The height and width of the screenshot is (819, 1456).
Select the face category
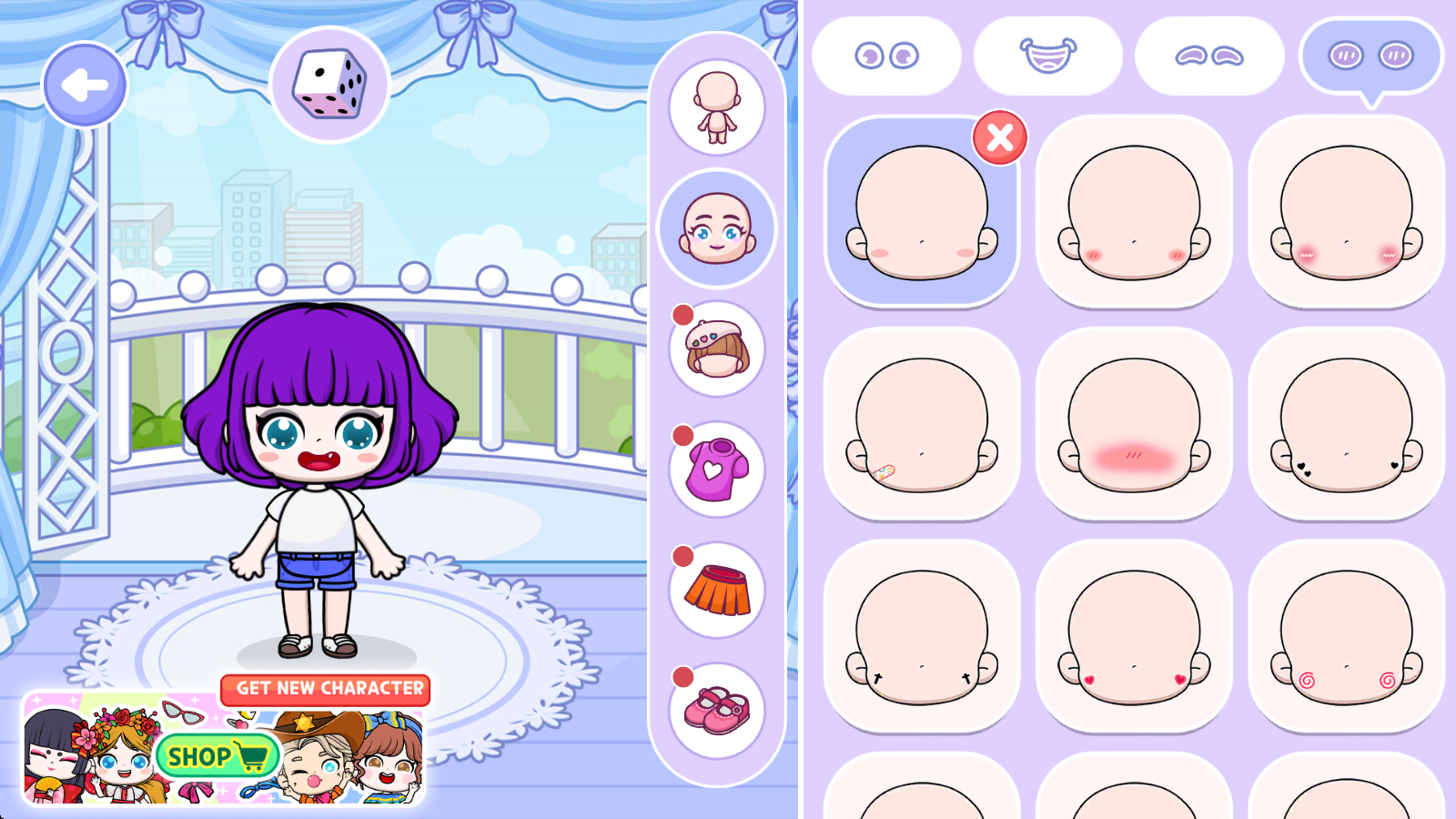click(x=717, y=228)
